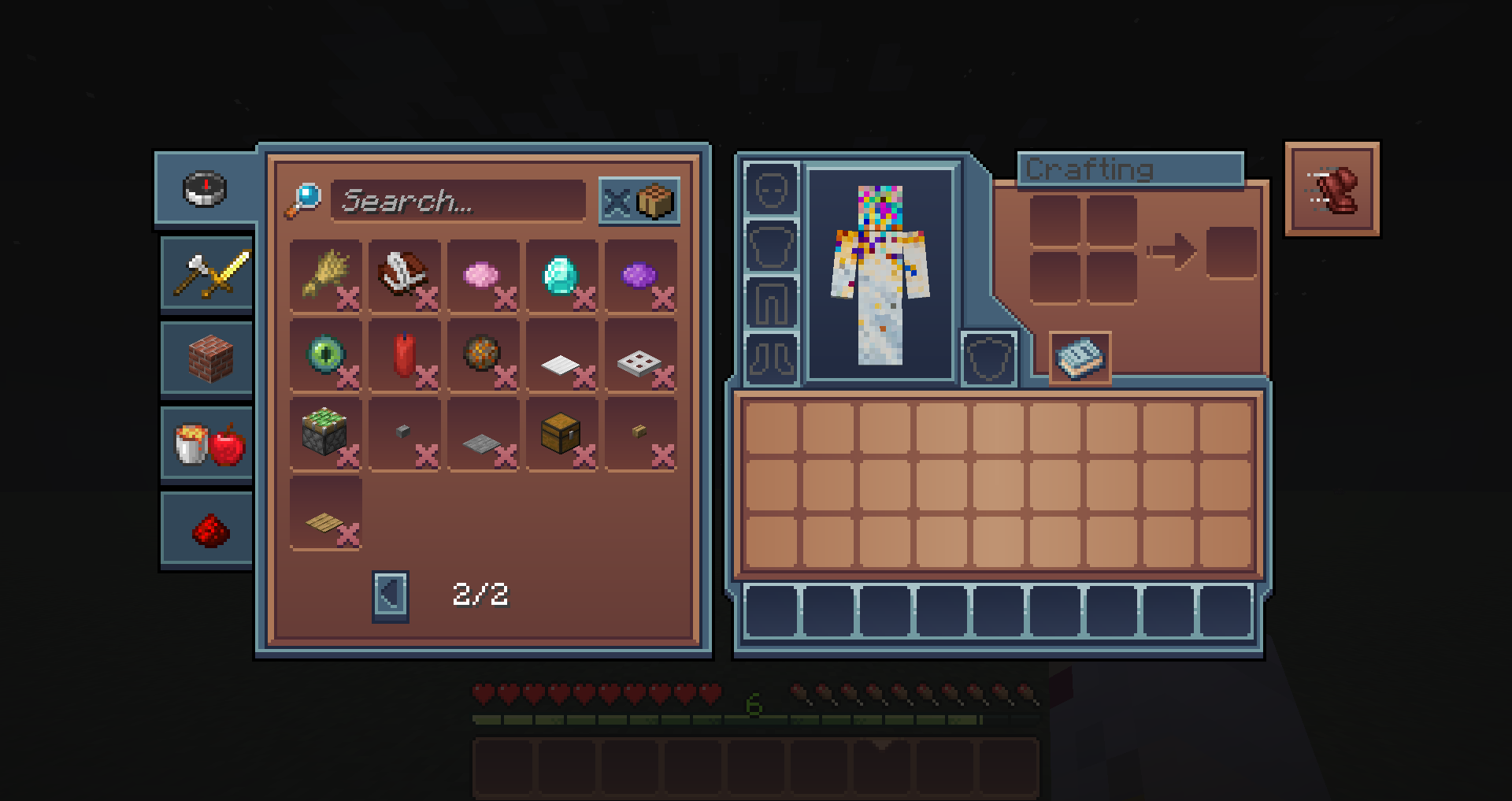This screenshot has height=801, width=1512.
Task: Open the building blocks recipe tab
Action: (209, 358)
